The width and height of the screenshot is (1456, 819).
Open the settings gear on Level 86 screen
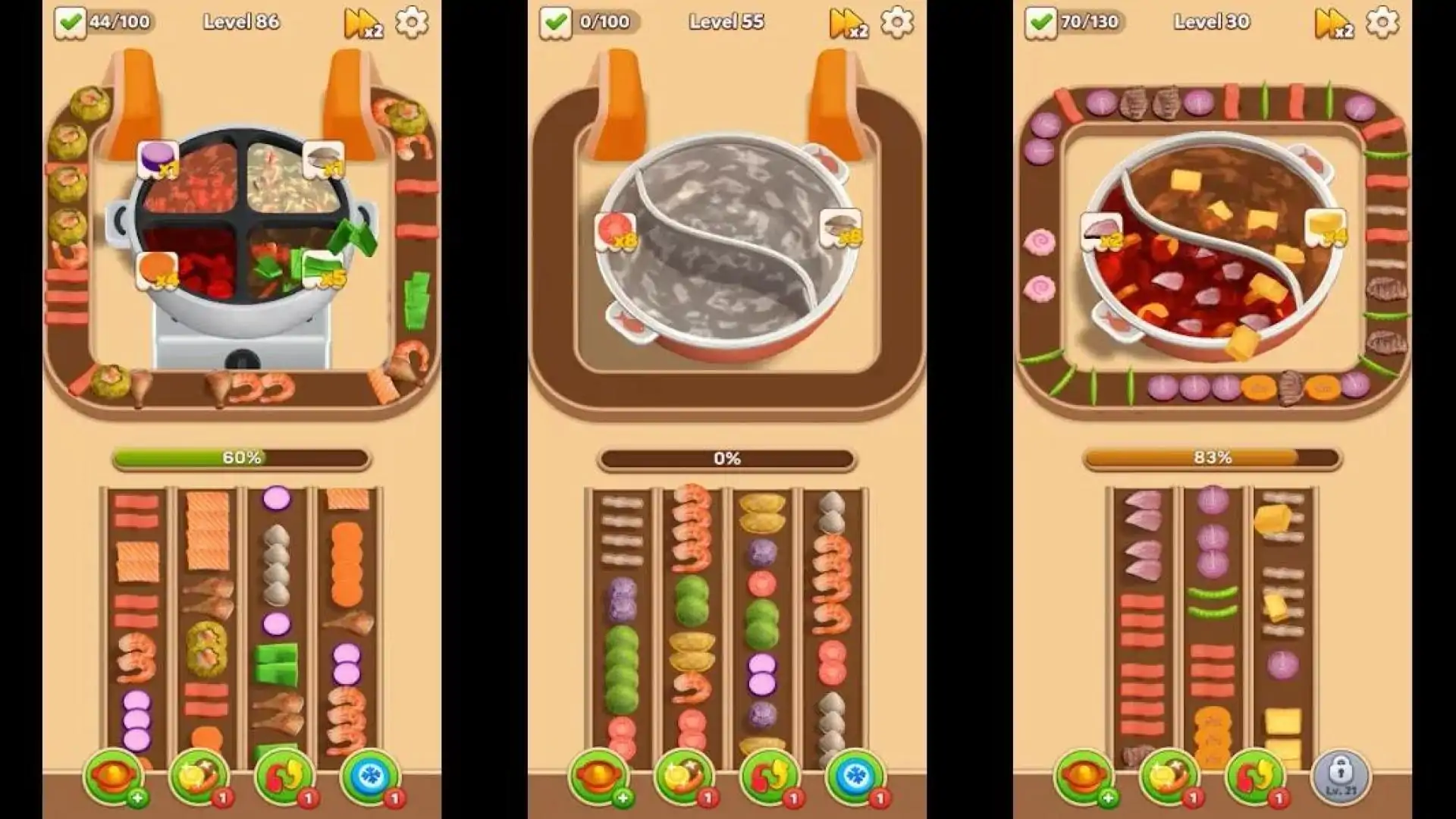pyautogui.click(x=413, y=24)
